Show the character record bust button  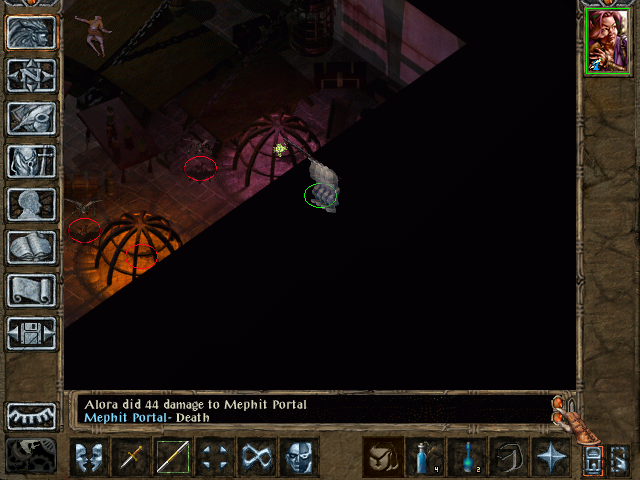click(31, 204)
